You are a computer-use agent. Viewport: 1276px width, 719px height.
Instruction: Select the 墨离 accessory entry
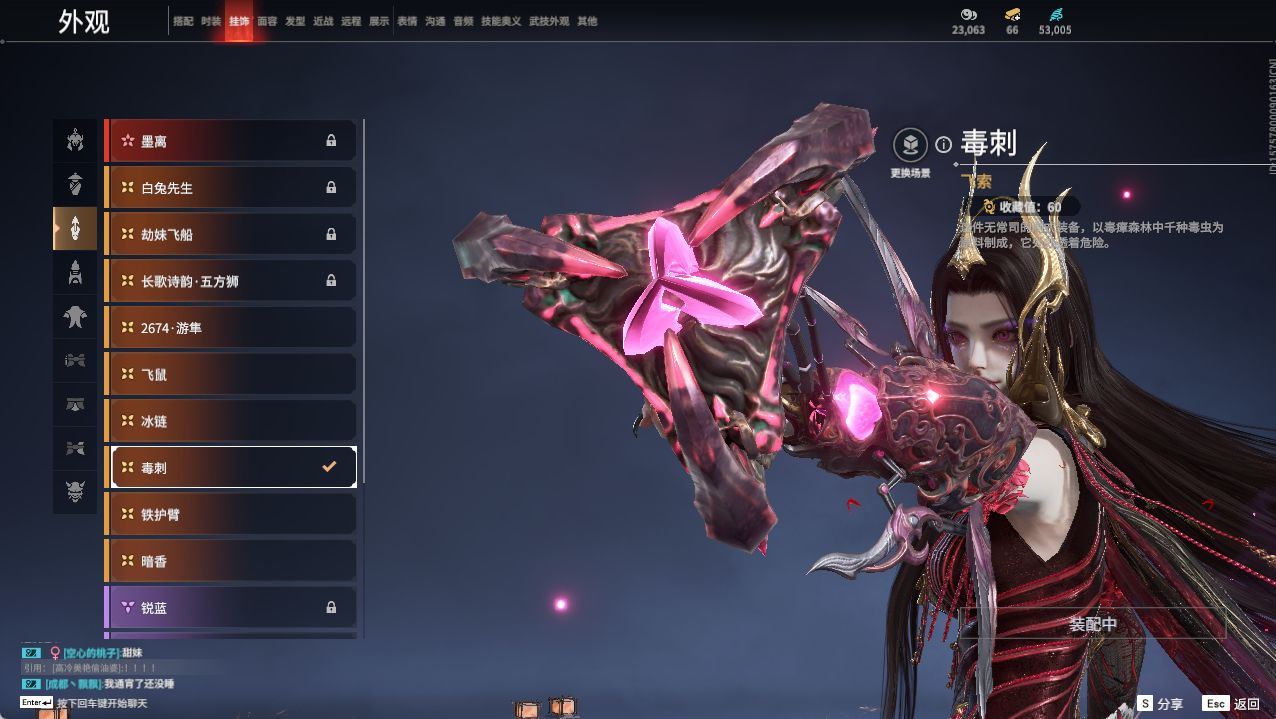coord(230,141)
